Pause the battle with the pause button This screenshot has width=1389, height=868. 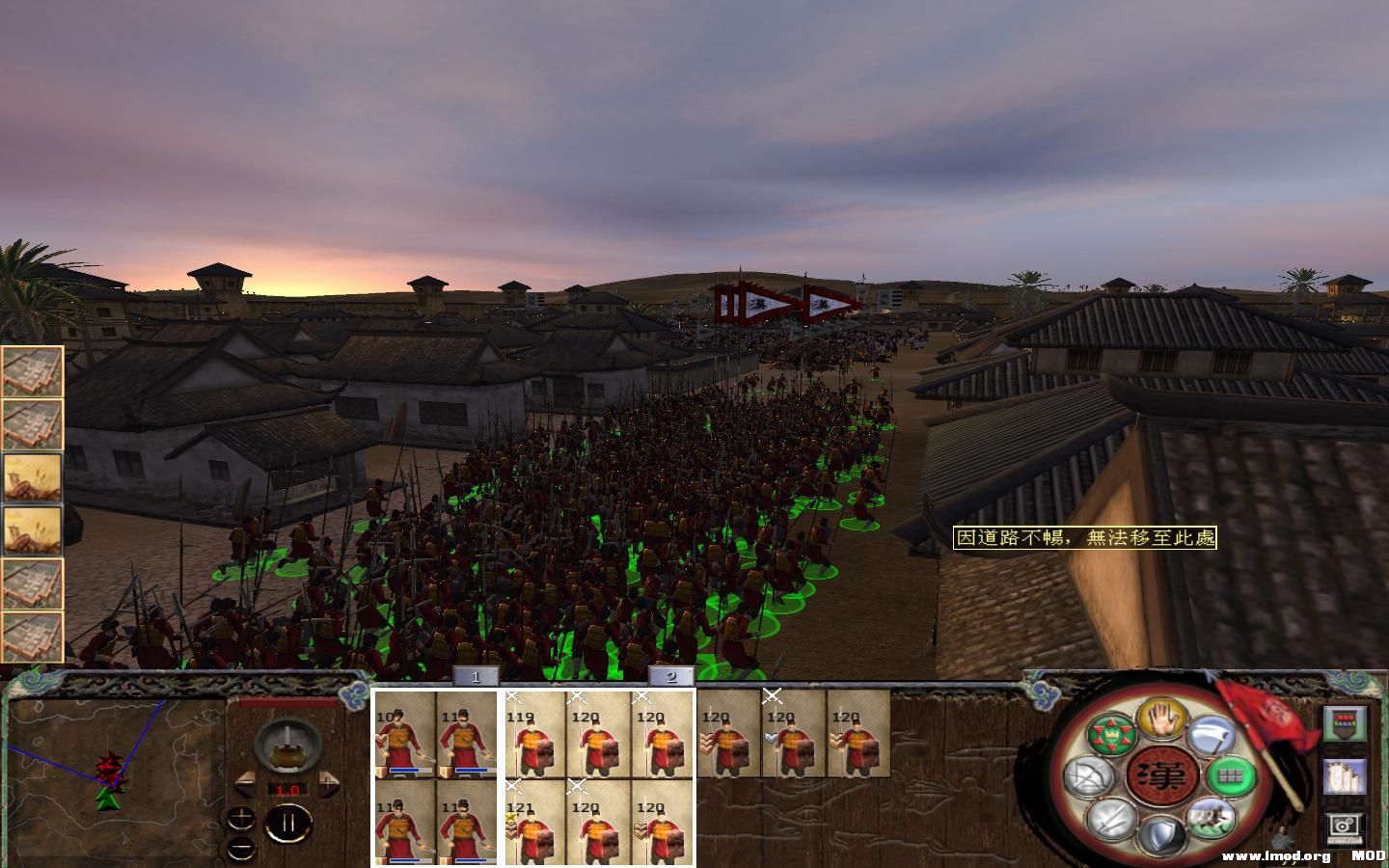pyautogui.click(x=289, y=823)
